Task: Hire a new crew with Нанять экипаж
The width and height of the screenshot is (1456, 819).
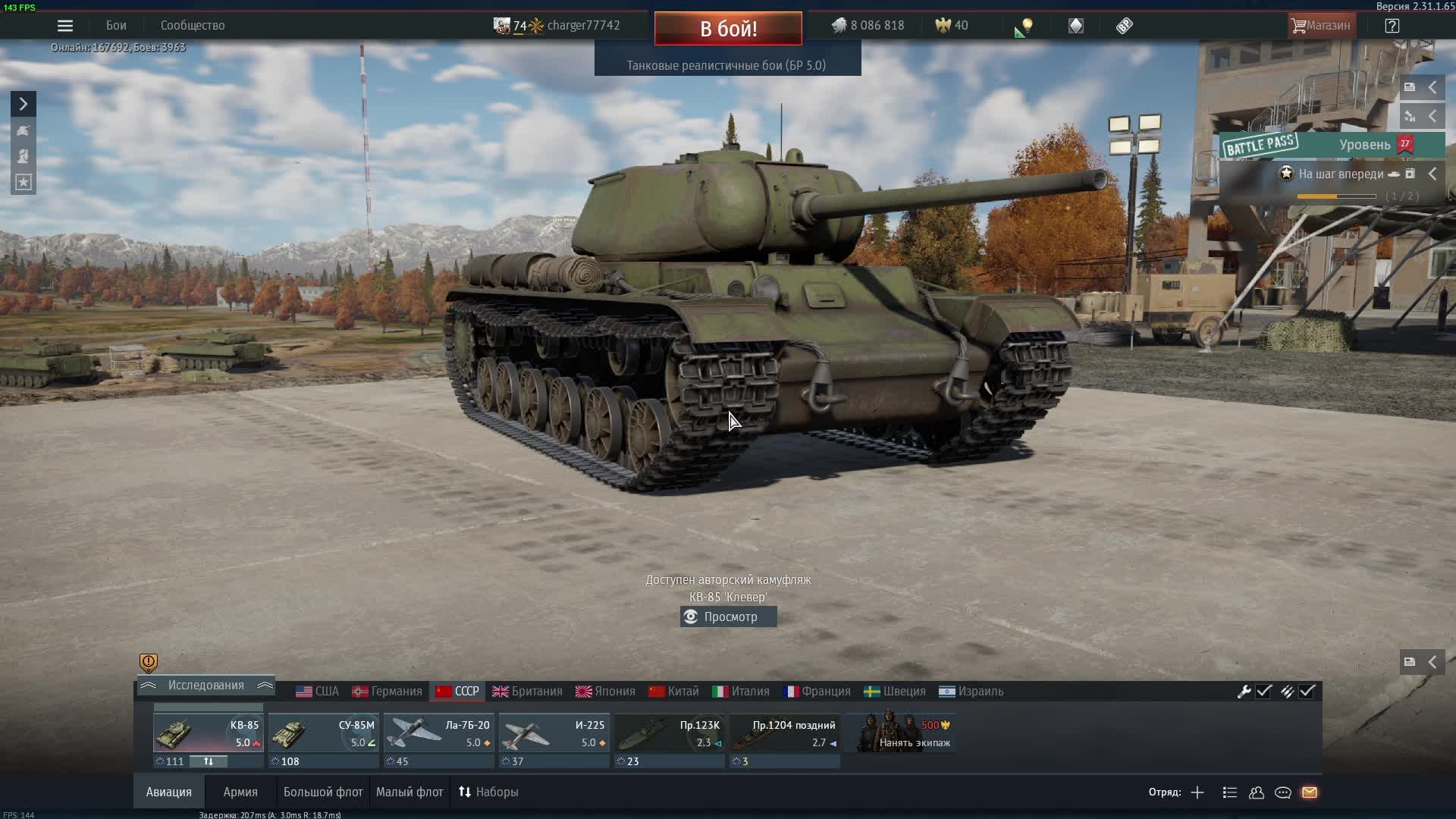Action: (902, 733)
